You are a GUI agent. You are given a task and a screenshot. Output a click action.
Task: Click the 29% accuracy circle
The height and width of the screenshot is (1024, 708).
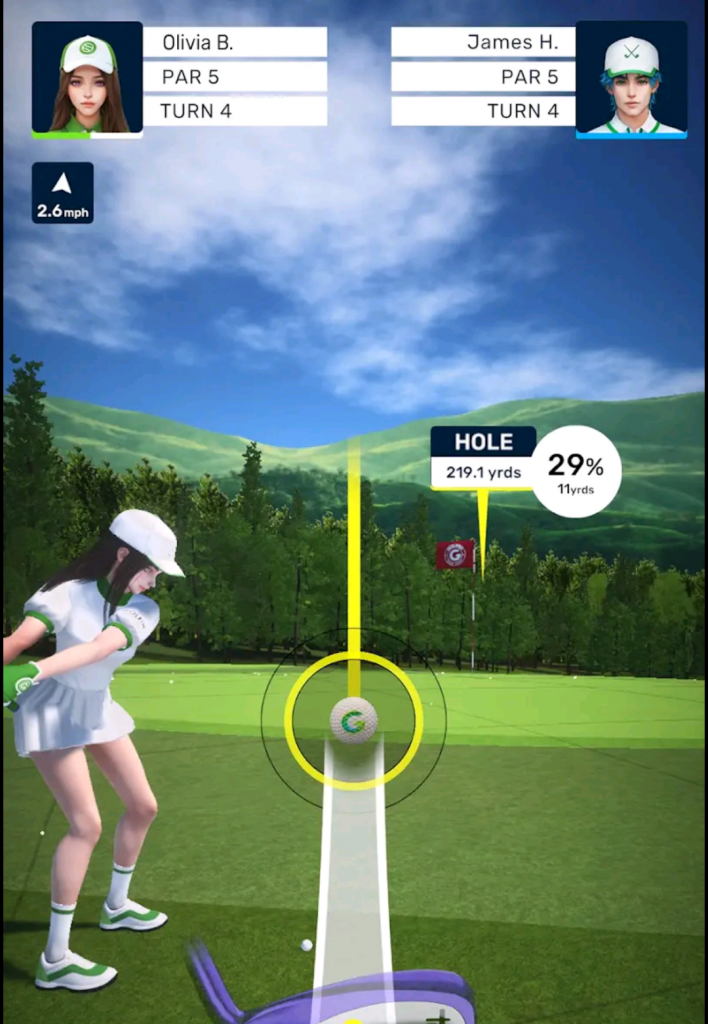576,471
